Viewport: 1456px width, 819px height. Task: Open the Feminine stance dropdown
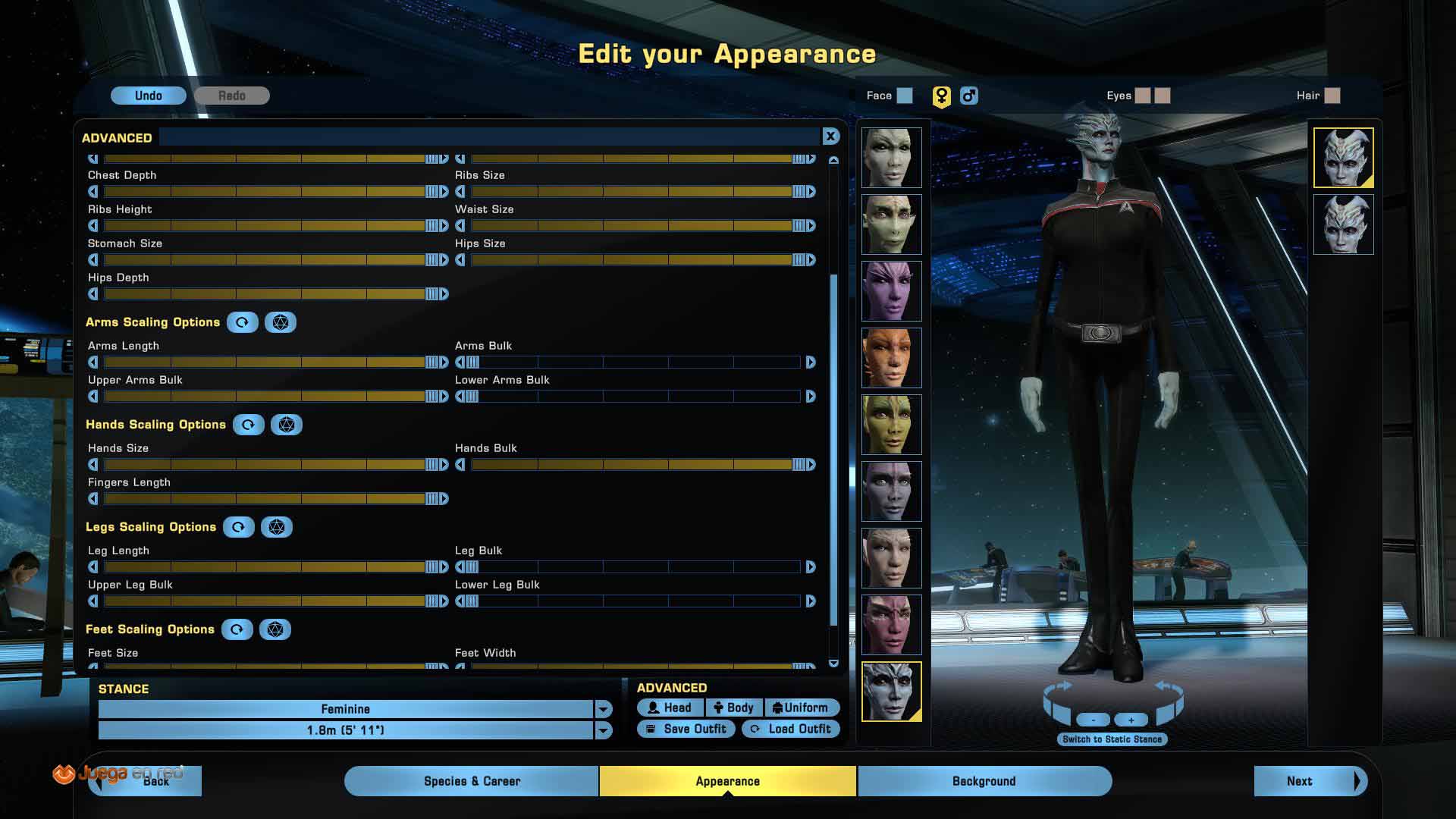click(603, 709)
